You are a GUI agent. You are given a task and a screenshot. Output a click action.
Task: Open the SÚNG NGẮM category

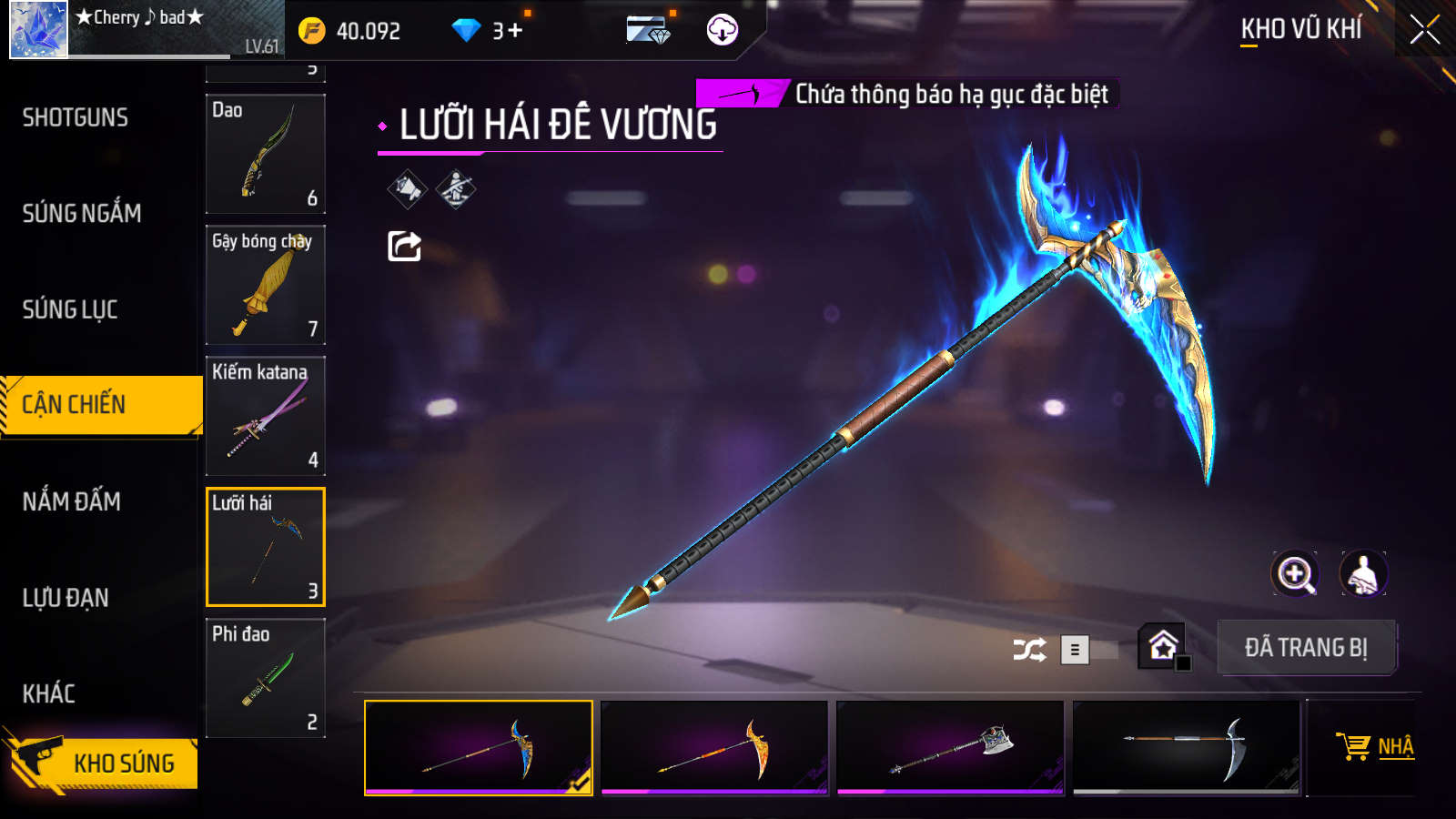(82, 213)
